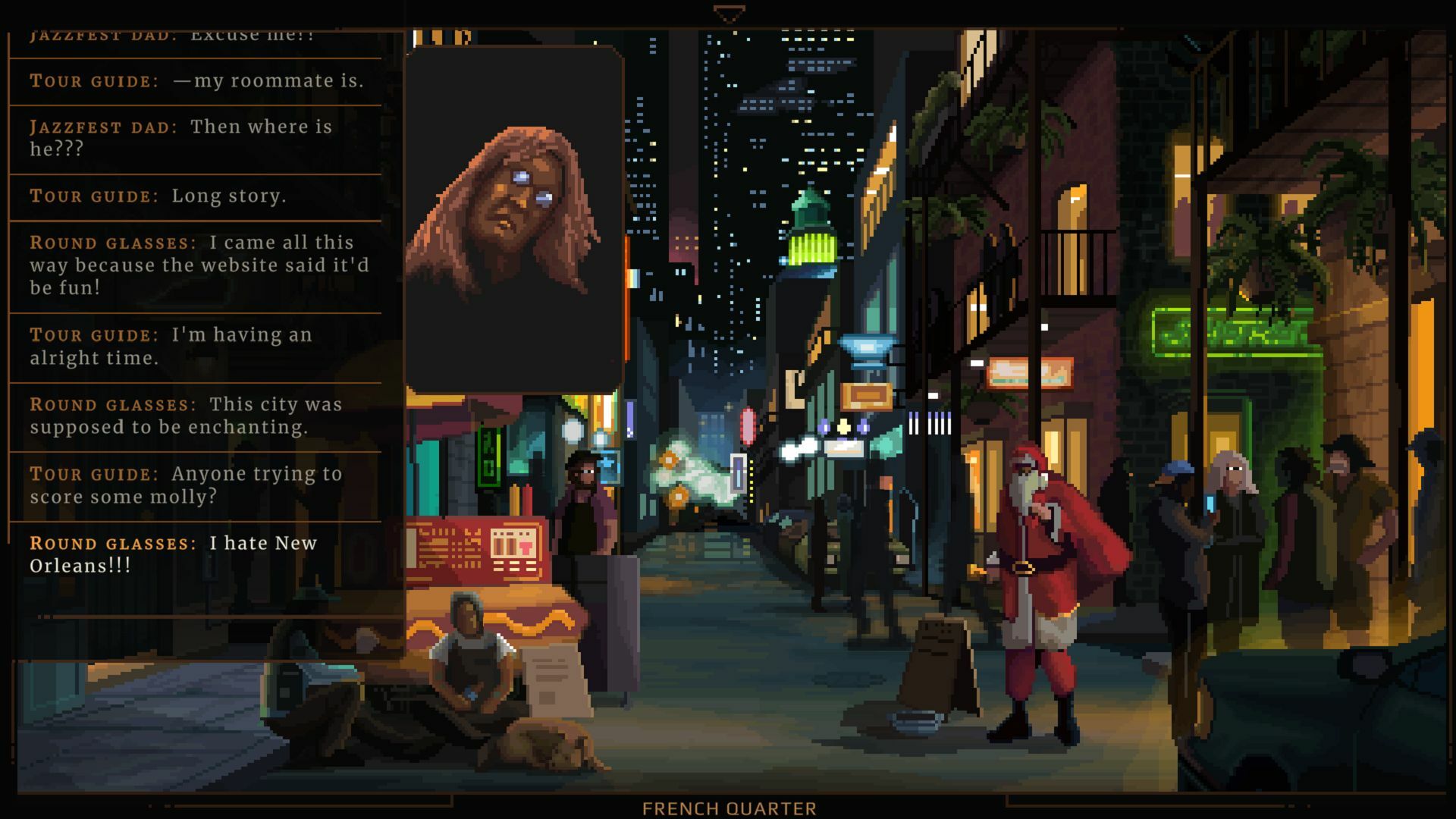Click the man in the blue cap checking his phone
1456x819 pixels.
tap(1175, 516)
